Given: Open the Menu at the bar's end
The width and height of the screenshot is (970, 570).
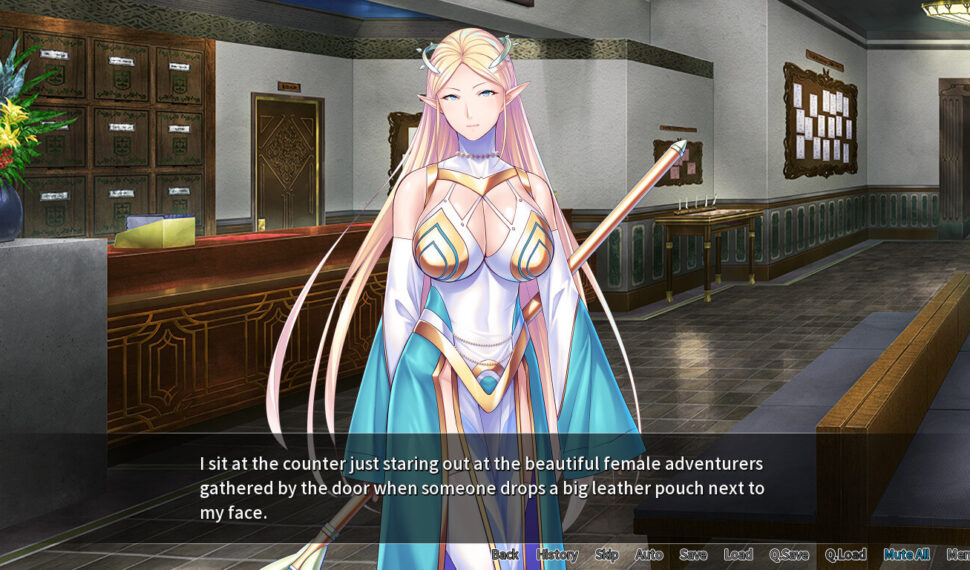Looking at the screenshot, I should click(958, 554).
